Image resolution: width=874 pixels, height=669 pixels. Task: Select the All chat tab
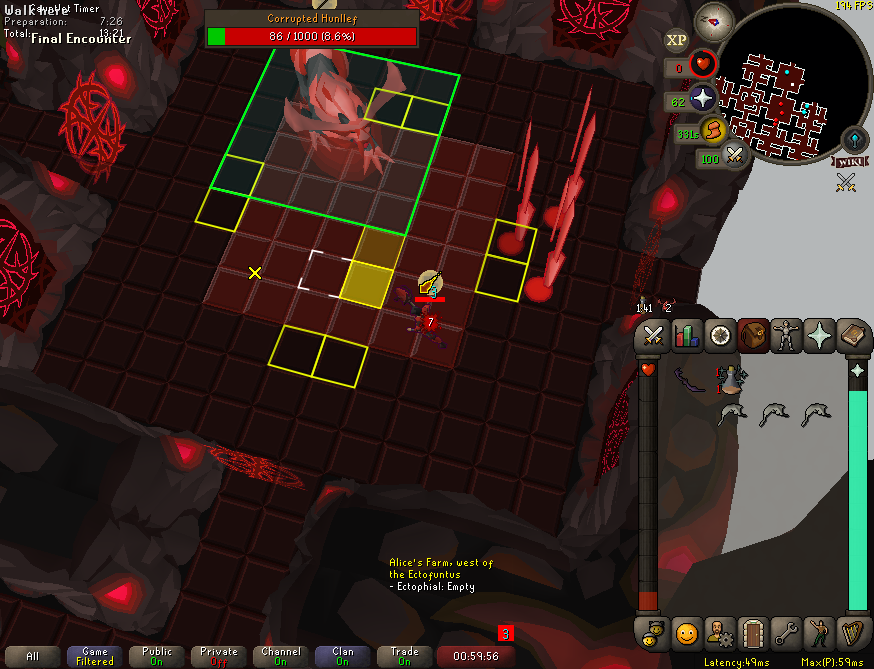click(x=33, y=656)
